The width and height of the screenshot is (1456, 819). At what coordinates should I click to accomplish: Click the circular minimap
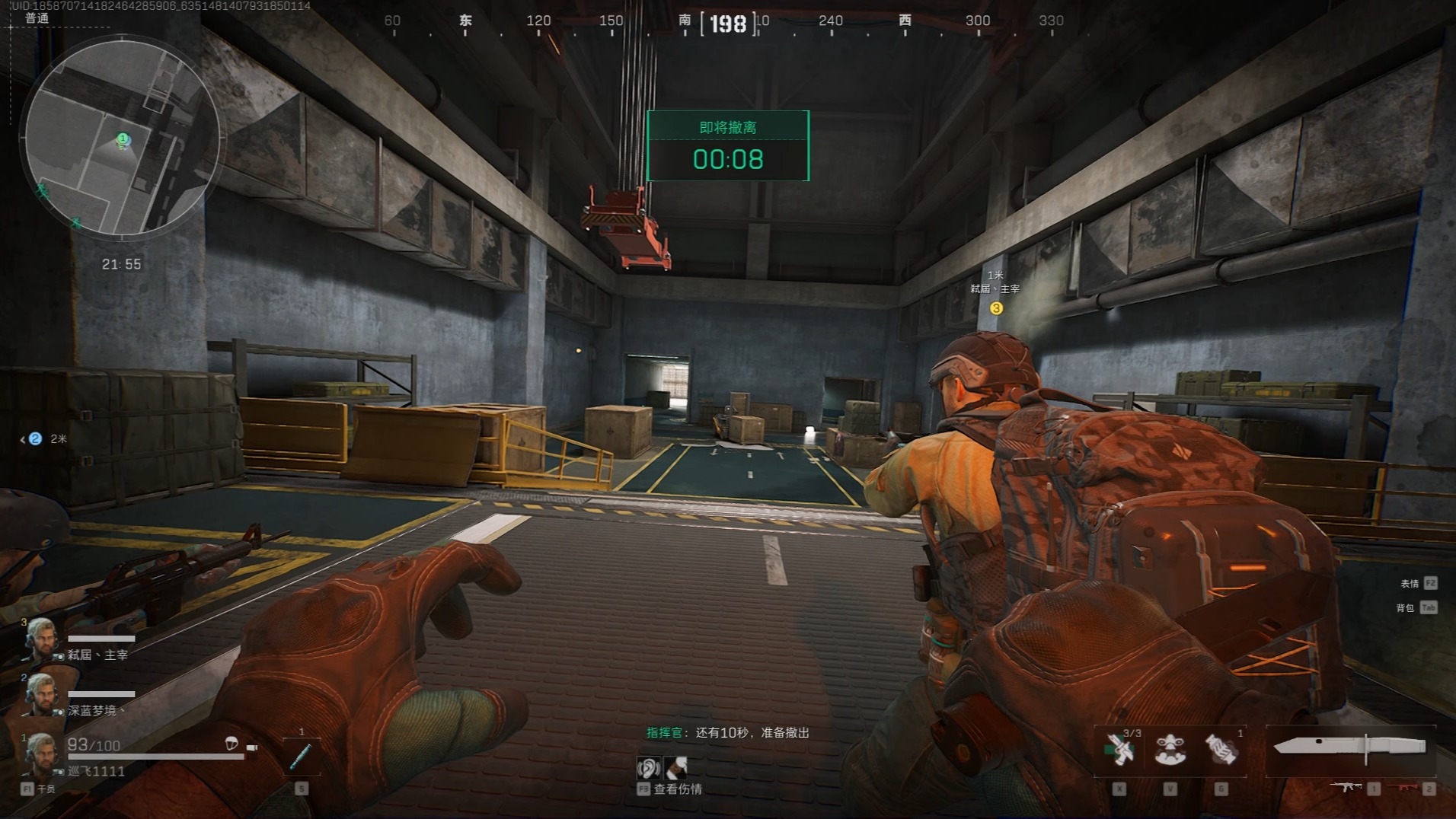click(122, 139)
